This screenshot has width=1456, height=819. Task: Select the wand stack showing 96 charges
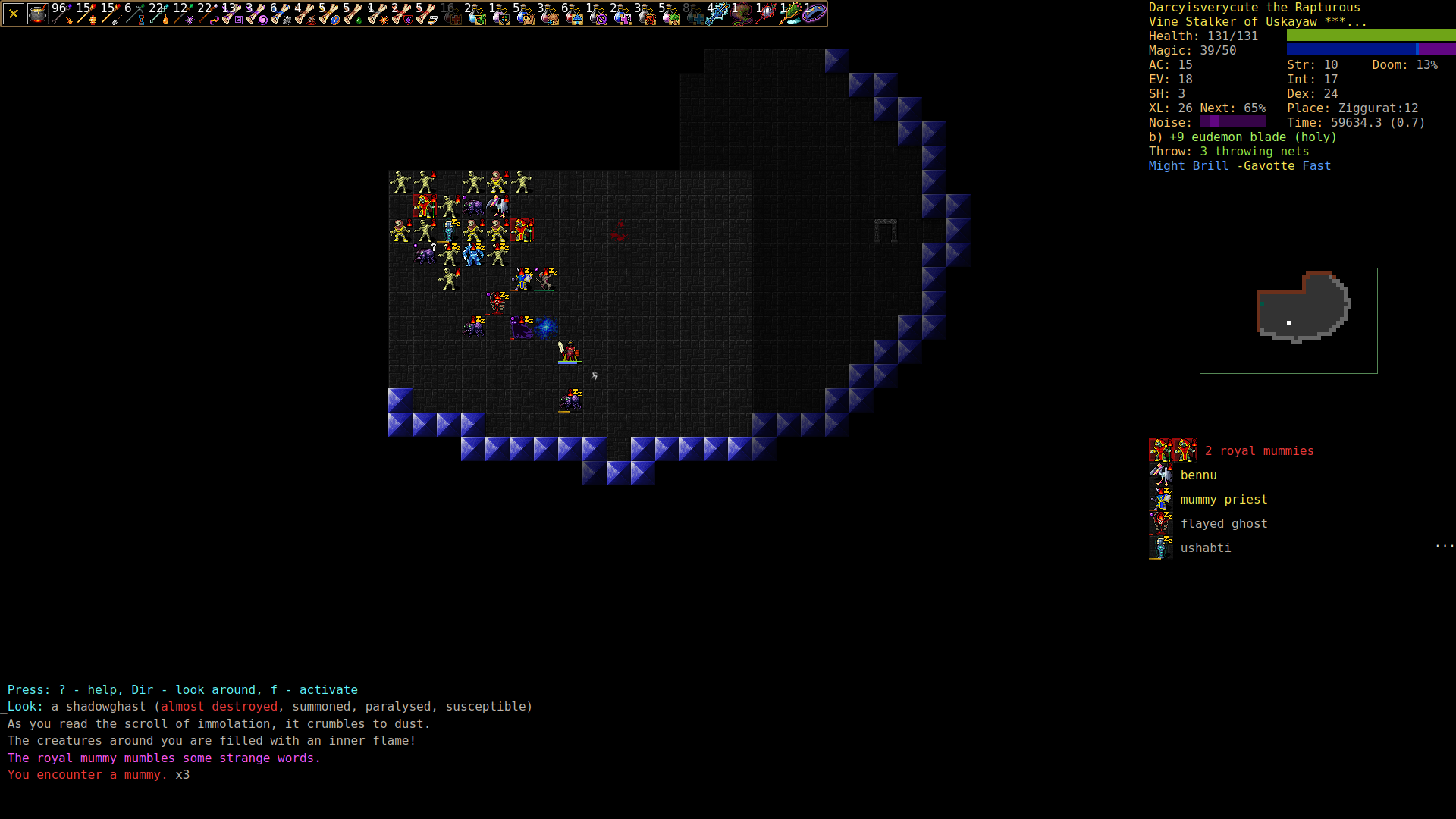pos(62,14)
